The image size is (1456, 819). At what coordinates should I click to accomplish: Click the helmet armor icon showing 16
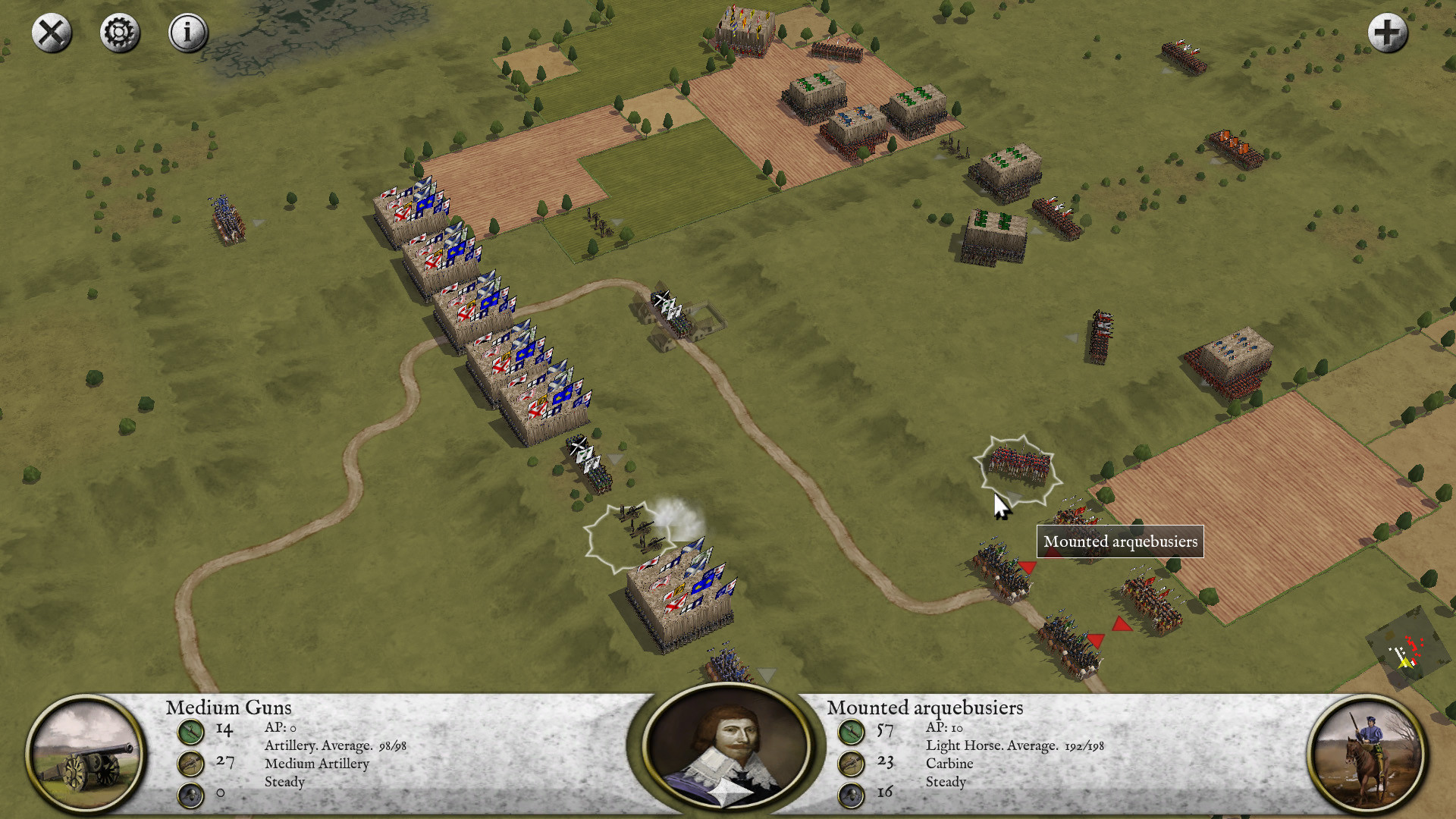pyautogui.click(x=852, y=794)
